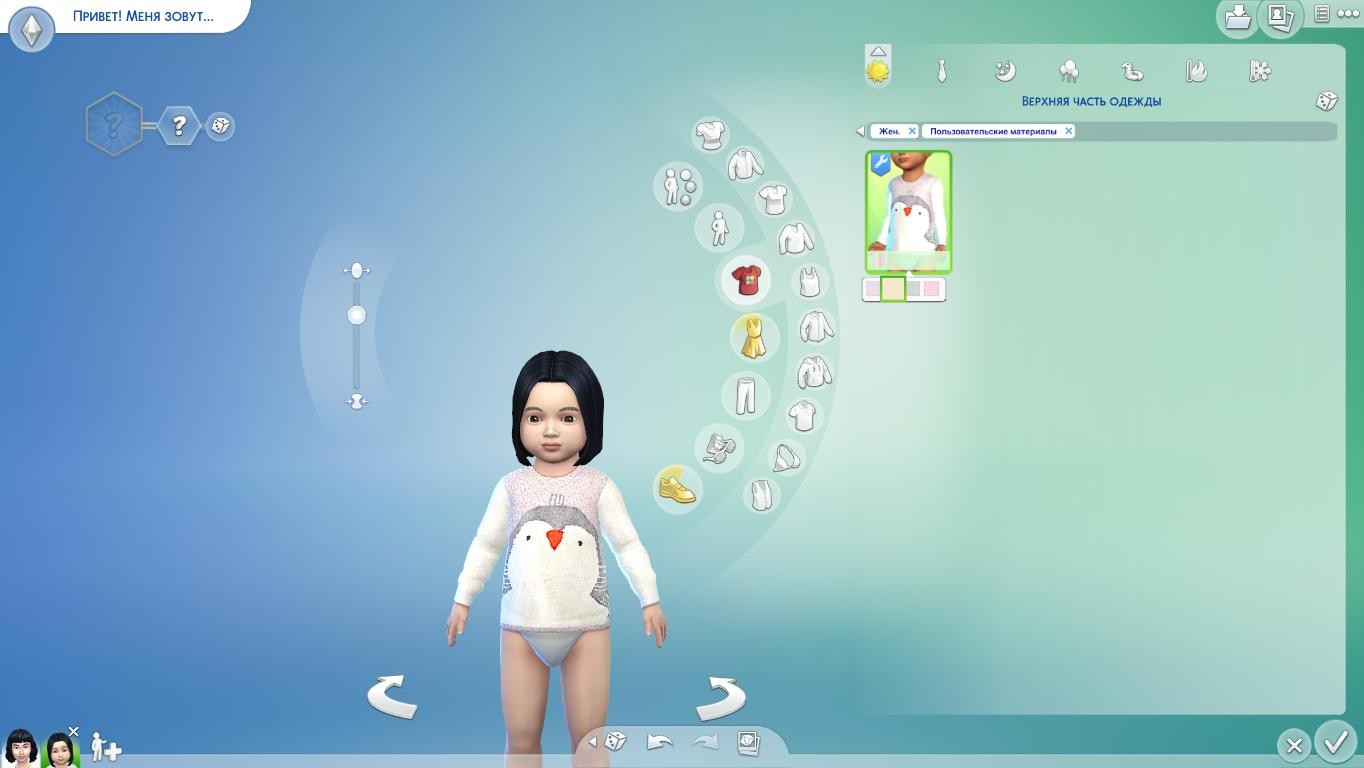Viewport: 1364px width, 768px height.
Task: Add a new Sim to household
Action: (x=106, y=747)
